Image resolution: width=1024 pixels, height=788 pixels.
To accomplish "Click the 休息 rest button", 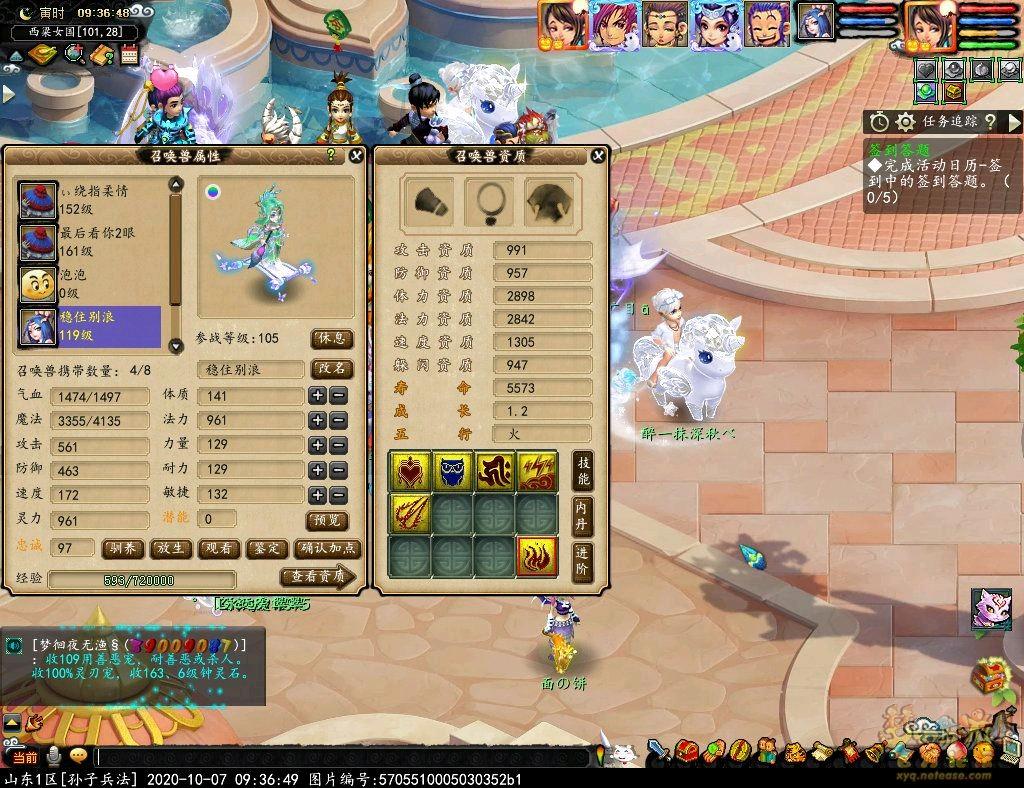I will (x=332, y=339).
